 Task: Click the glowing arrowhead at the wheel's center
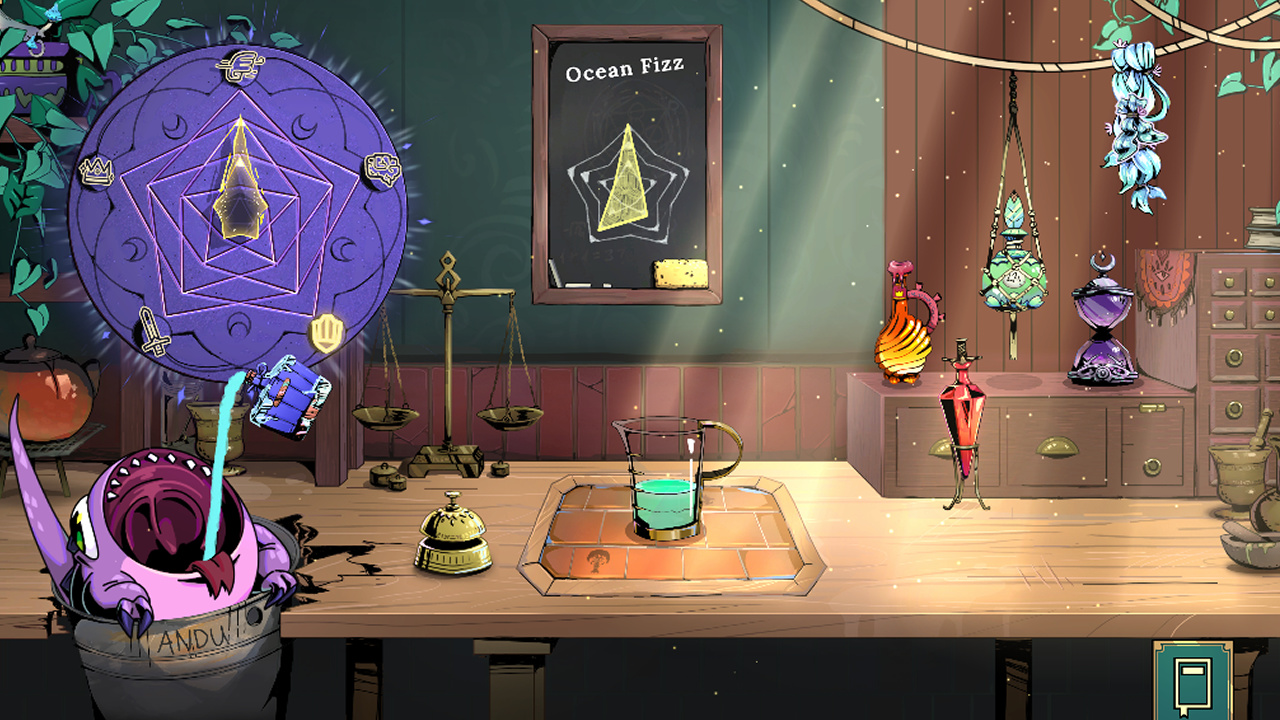[237, 190]
